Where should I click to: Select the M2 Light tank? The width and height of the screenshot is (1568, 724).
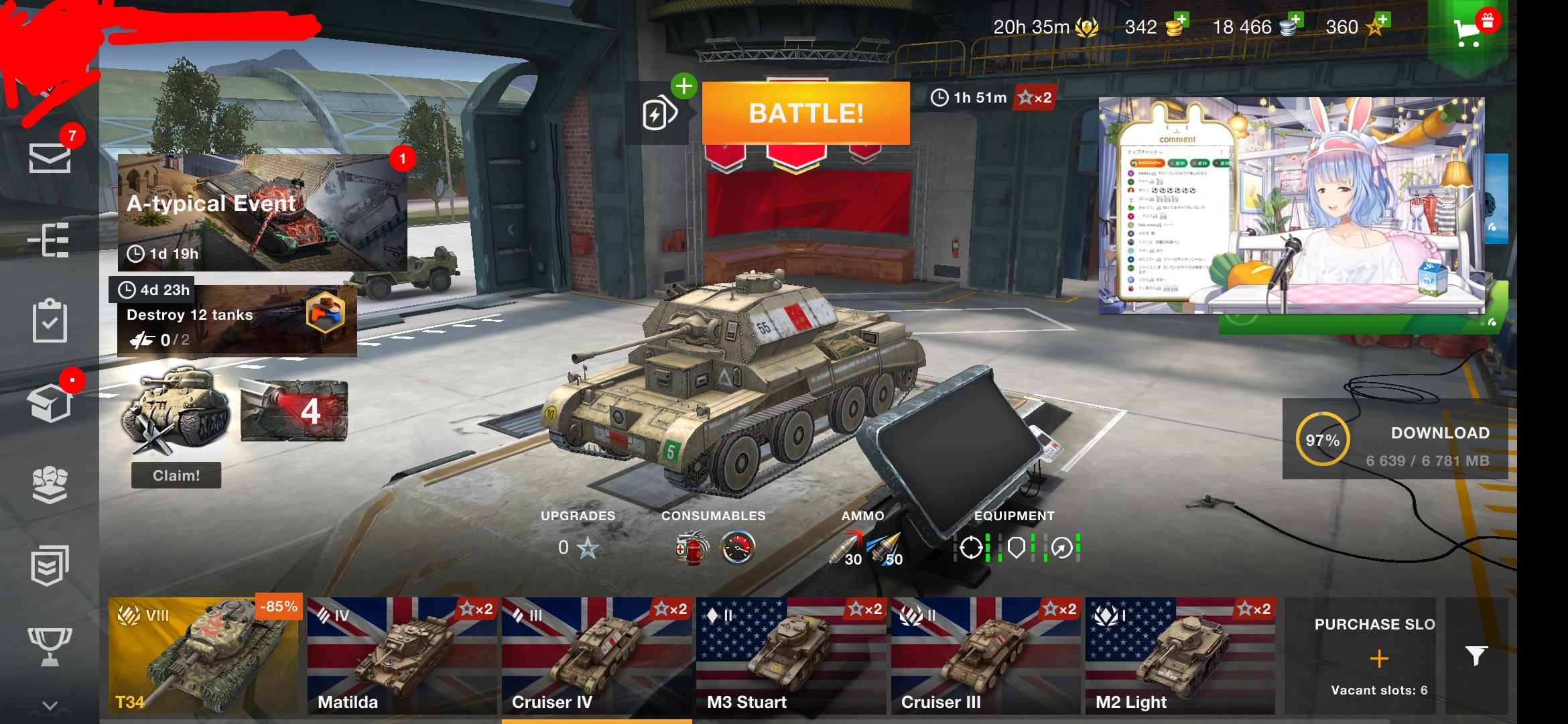(1180, 655)
